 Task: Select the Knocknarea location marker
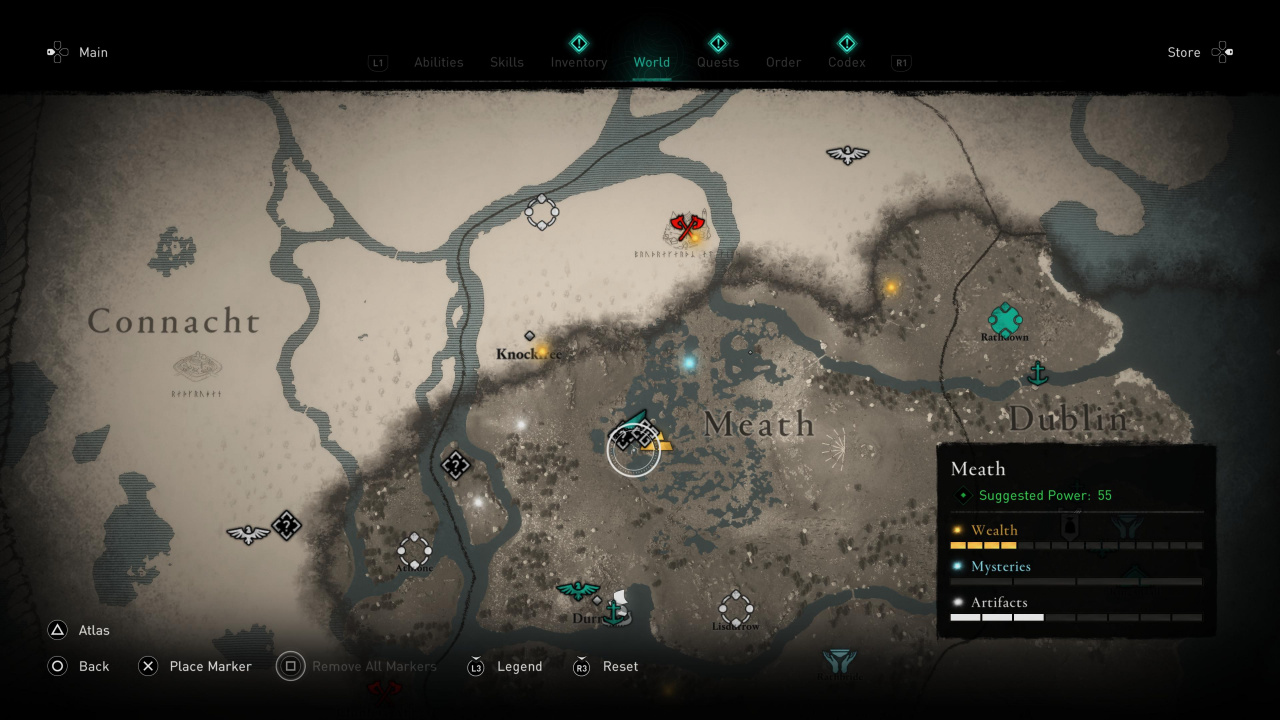point(530,337)
